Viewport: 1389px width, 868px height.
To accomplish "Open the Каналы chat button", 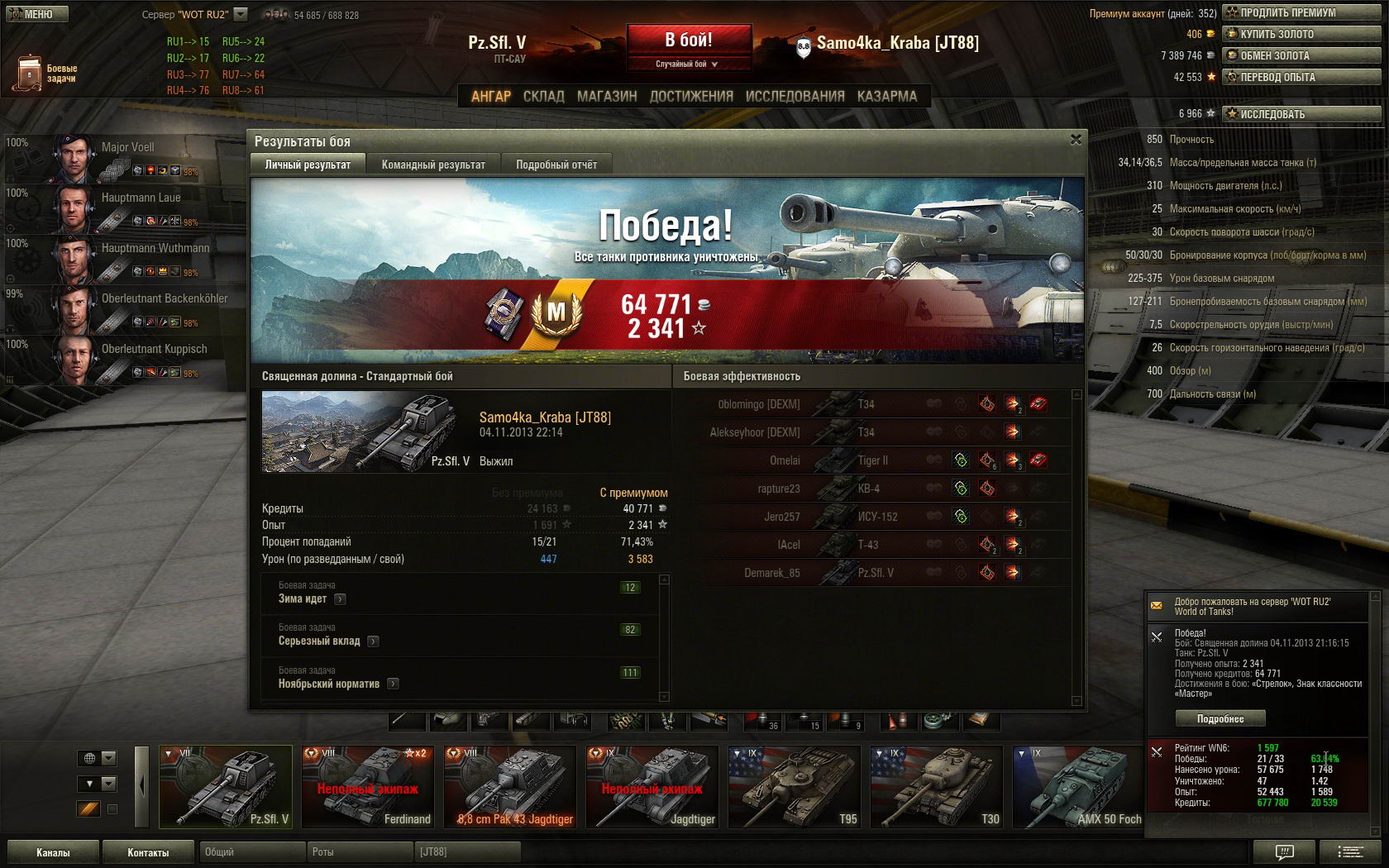I will 53,852.
